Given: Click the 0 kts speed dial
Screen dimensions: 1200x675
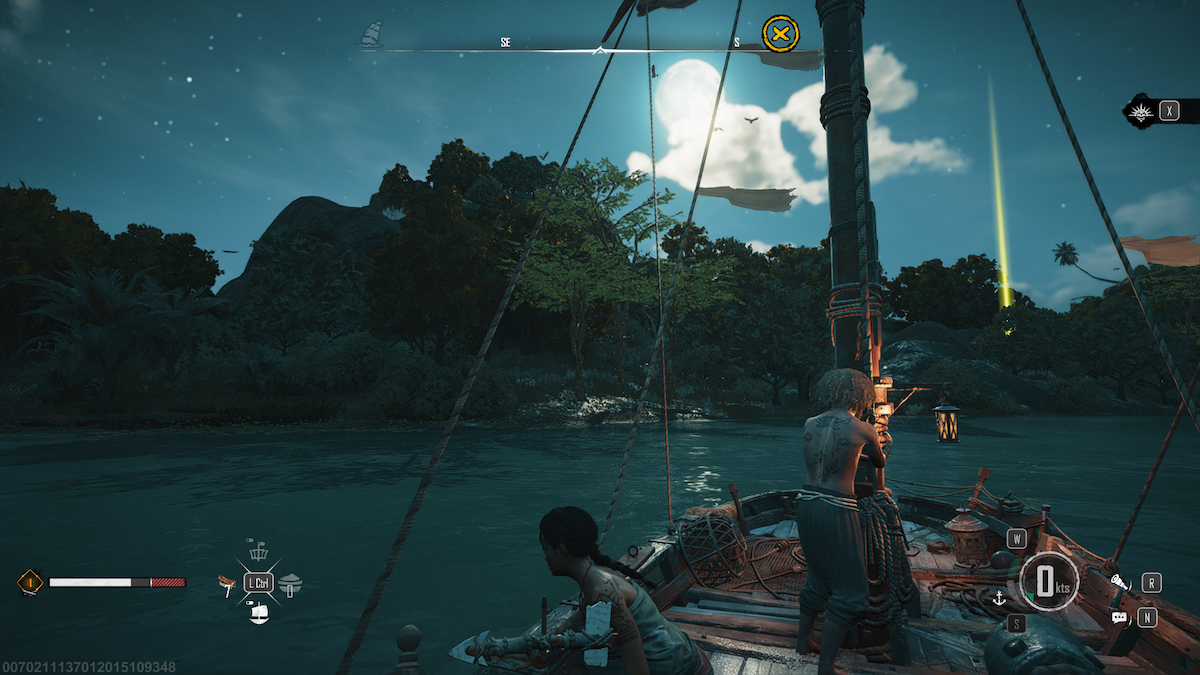Looking at the screenshot, I should pyautogui.click(x=1049, y=582).
